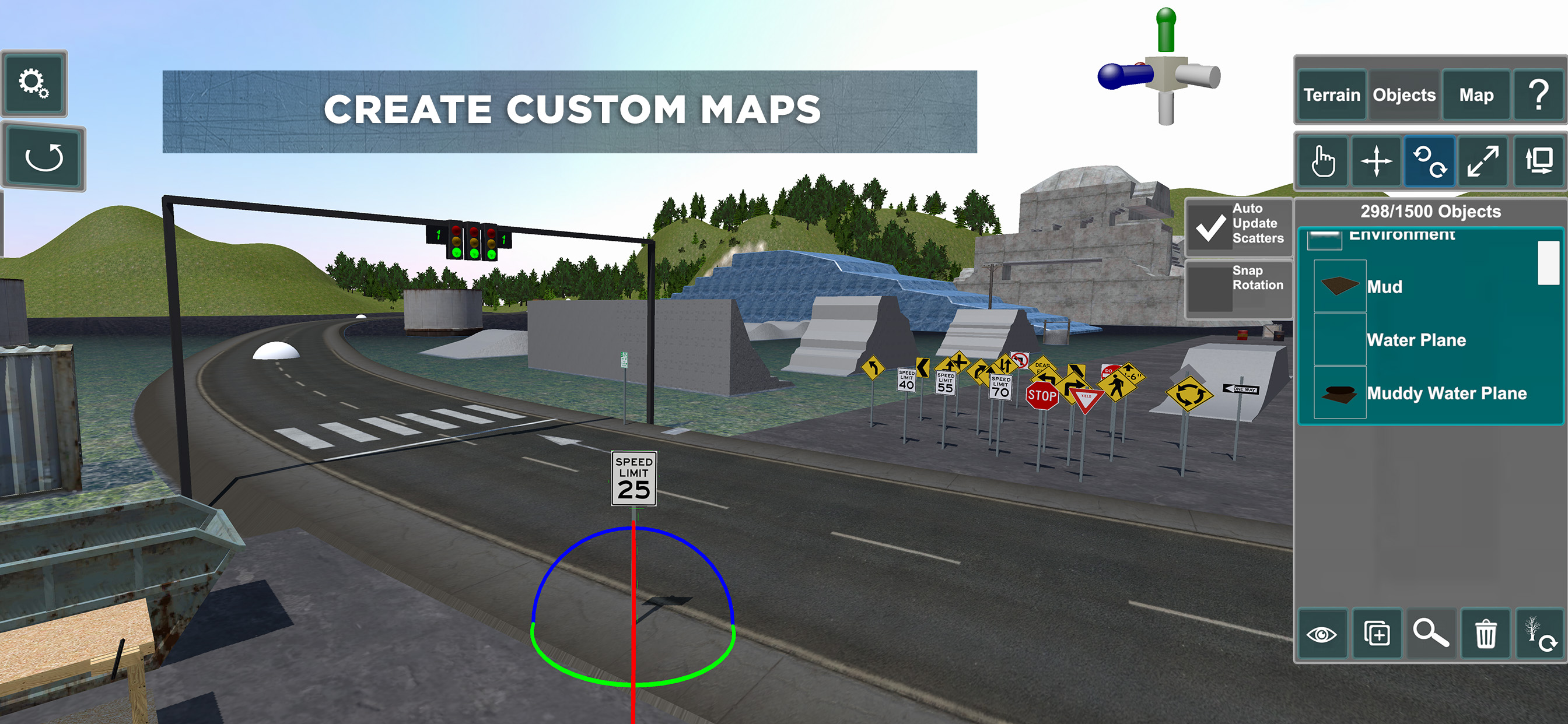
Task: Switch to the Map tab
Action: (x=1475, y=95)
